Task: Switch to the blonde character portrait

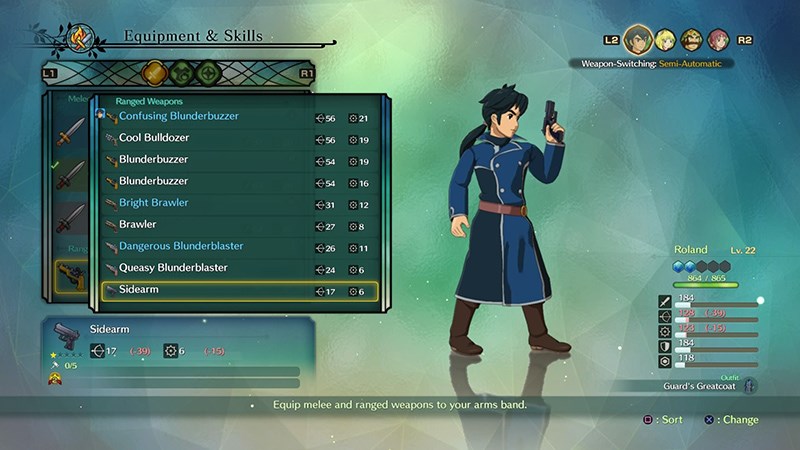Action: [664, 40]
